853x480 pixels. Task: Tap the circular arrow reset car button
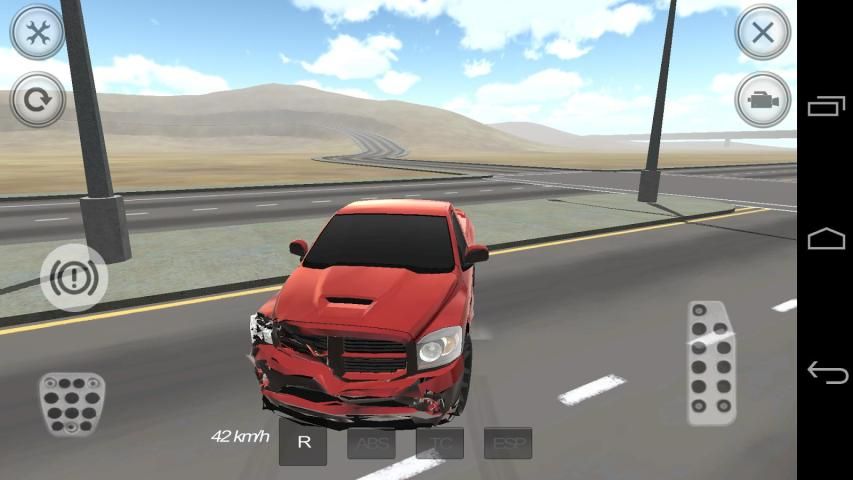pyautogui.click(x=38, y=100)
